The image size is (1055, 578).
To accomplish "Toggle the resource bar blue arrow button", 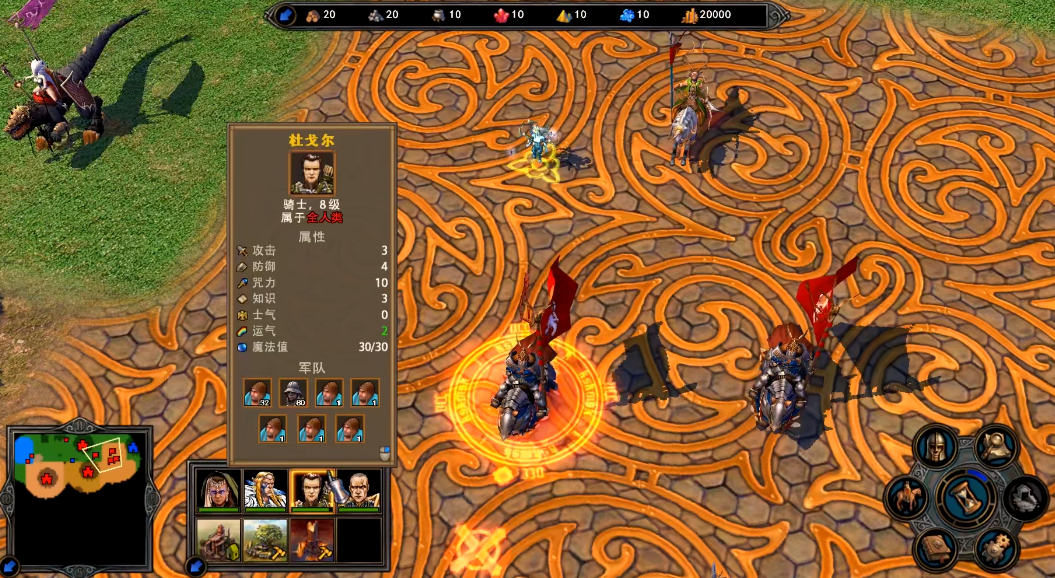I will pyautogui.click(x=286, y=15).
